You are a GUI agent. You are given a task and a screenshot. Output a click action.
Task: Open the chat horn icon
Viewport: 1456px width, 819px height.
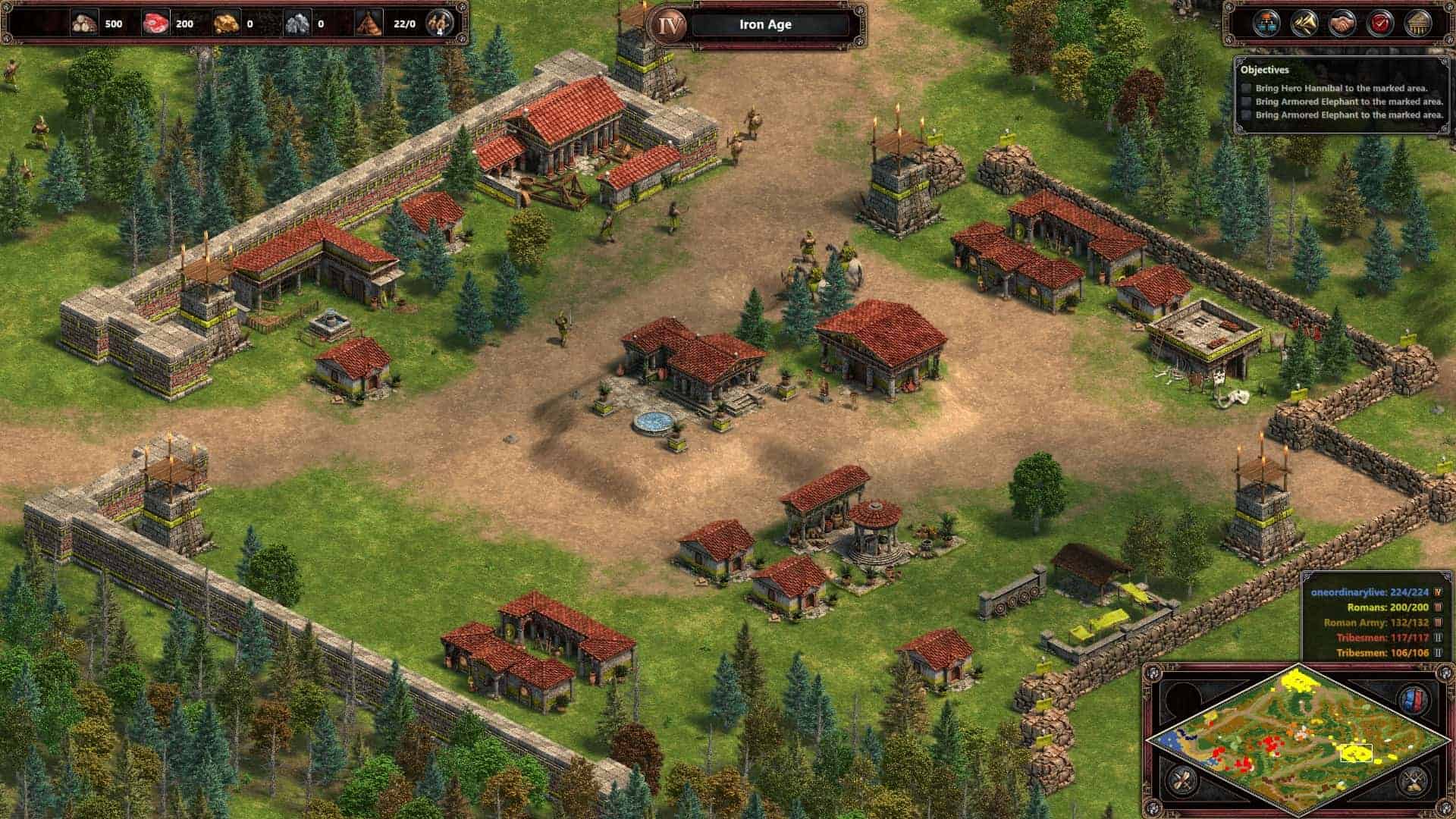1304,24
